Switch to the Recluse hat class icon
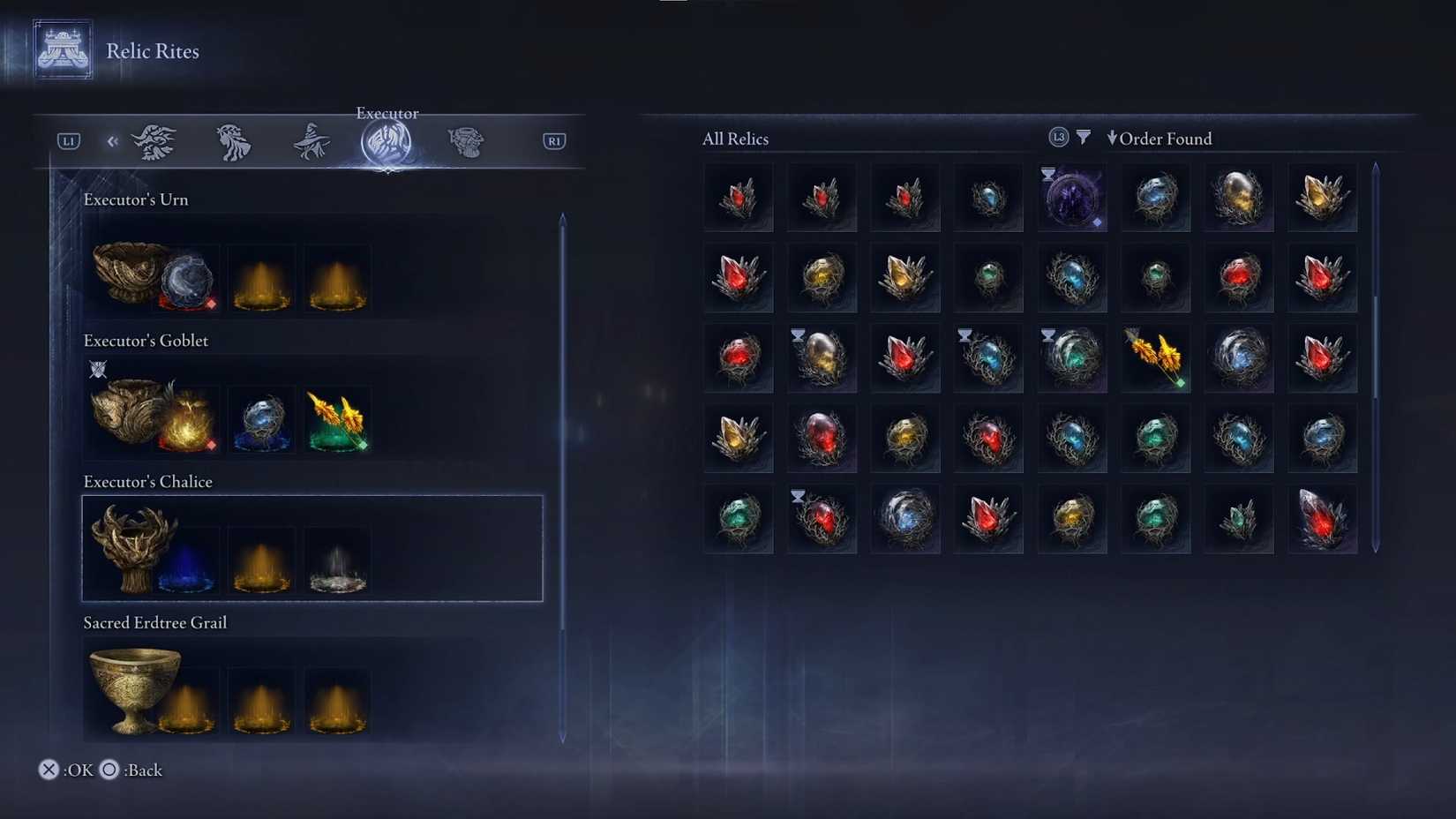 coord(310,141)
